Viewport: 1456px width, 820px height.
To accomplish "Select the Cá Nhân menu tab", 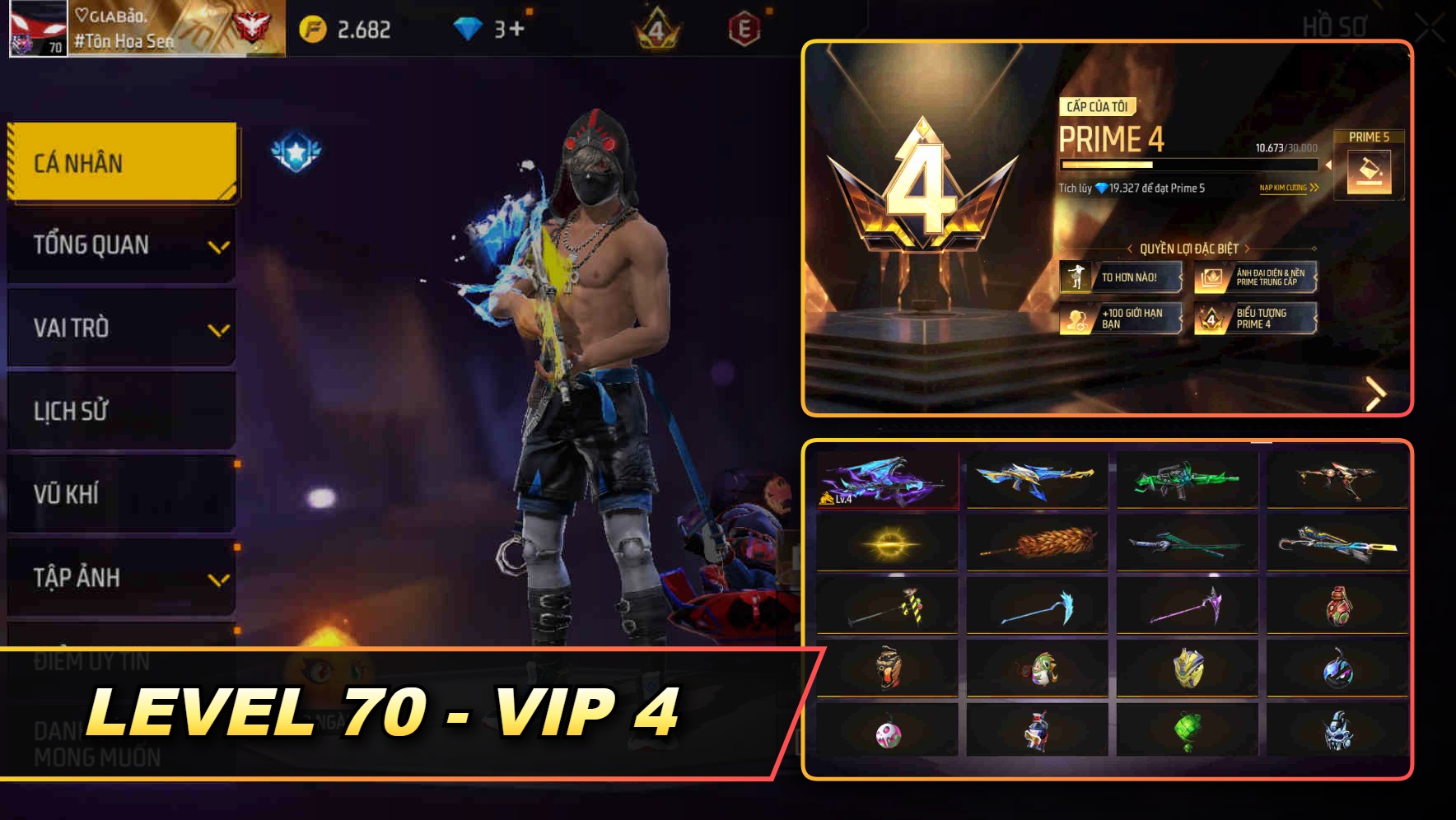I will [x=119, y=162].
